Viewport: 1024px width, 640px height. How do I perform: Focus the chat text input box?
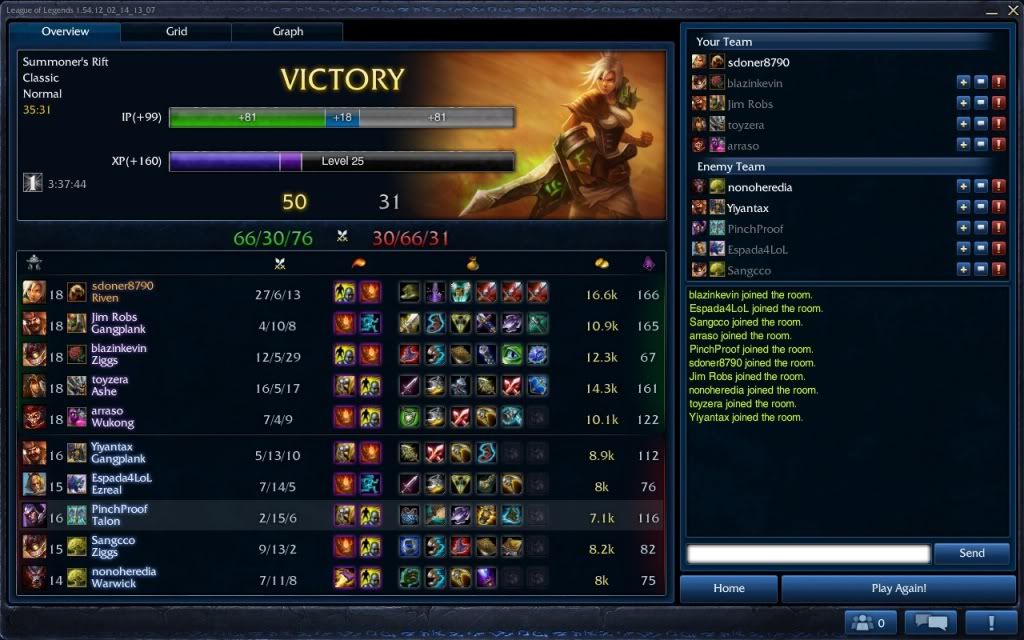click(809, 554)
